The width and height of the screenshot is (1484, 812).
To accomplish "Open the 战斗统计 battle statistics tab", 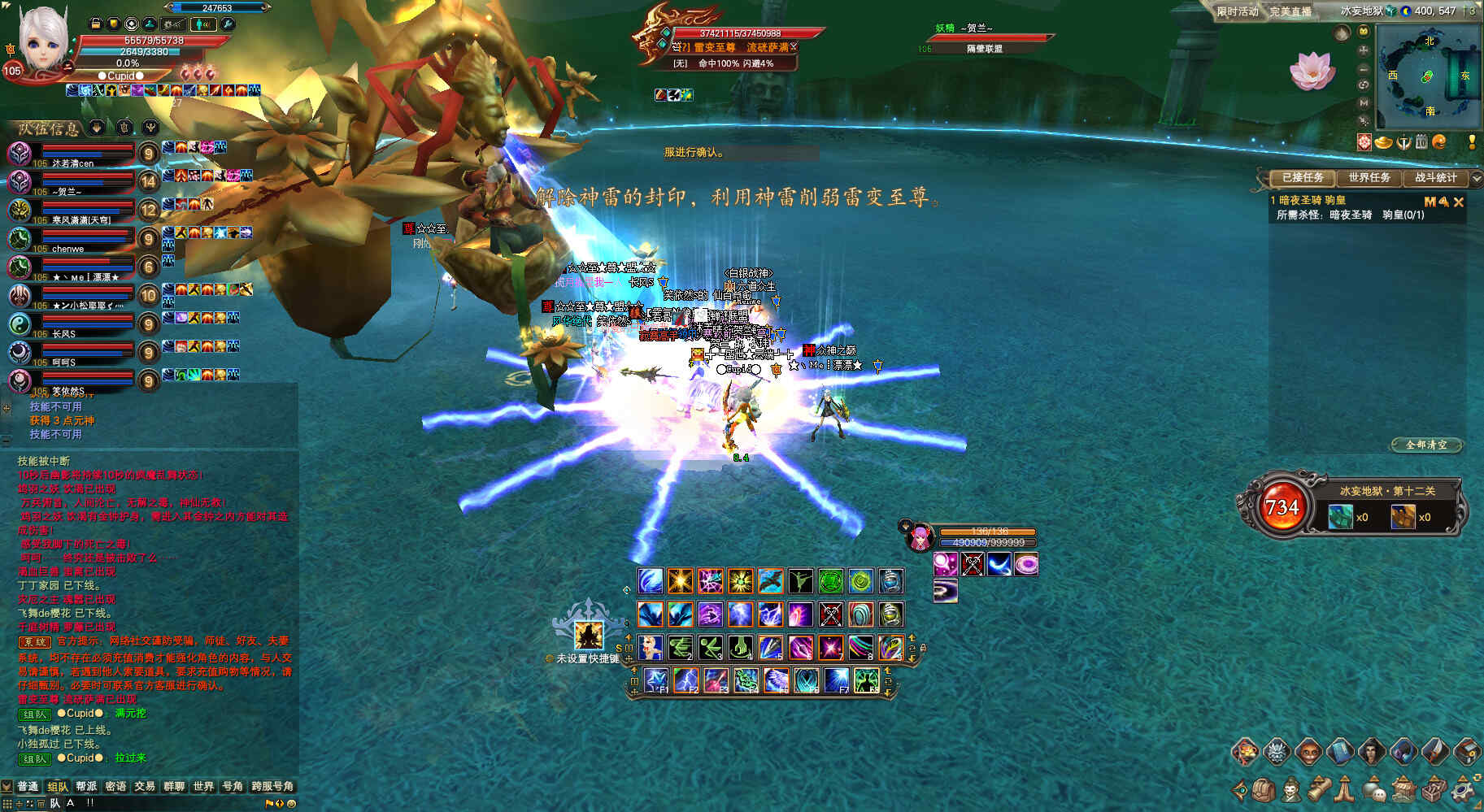I will tap(1435, 177).
